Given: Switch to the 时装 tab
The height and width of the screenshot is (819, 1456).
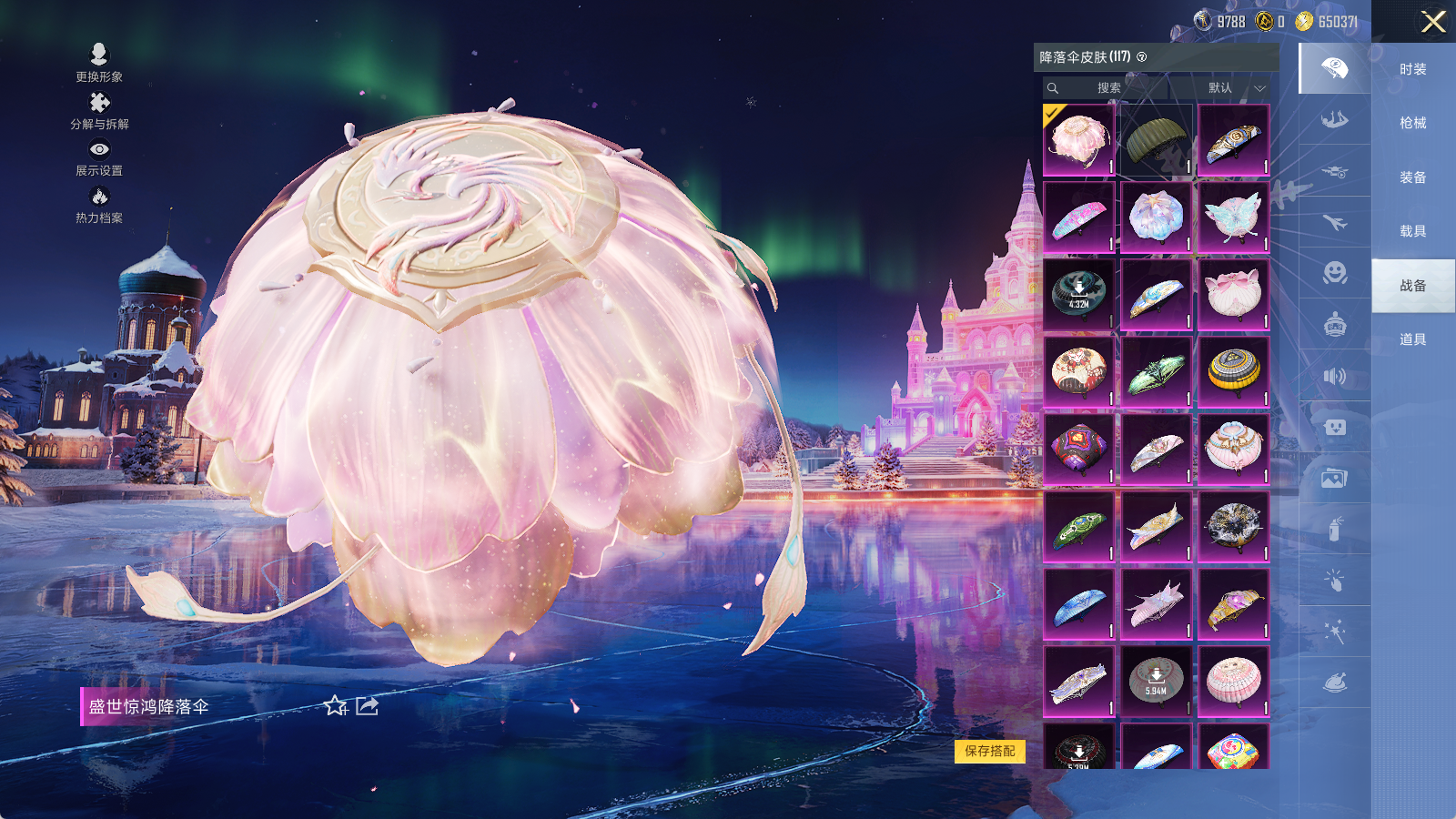Looking at the screenshot, I should click(x=1412, y=69).
